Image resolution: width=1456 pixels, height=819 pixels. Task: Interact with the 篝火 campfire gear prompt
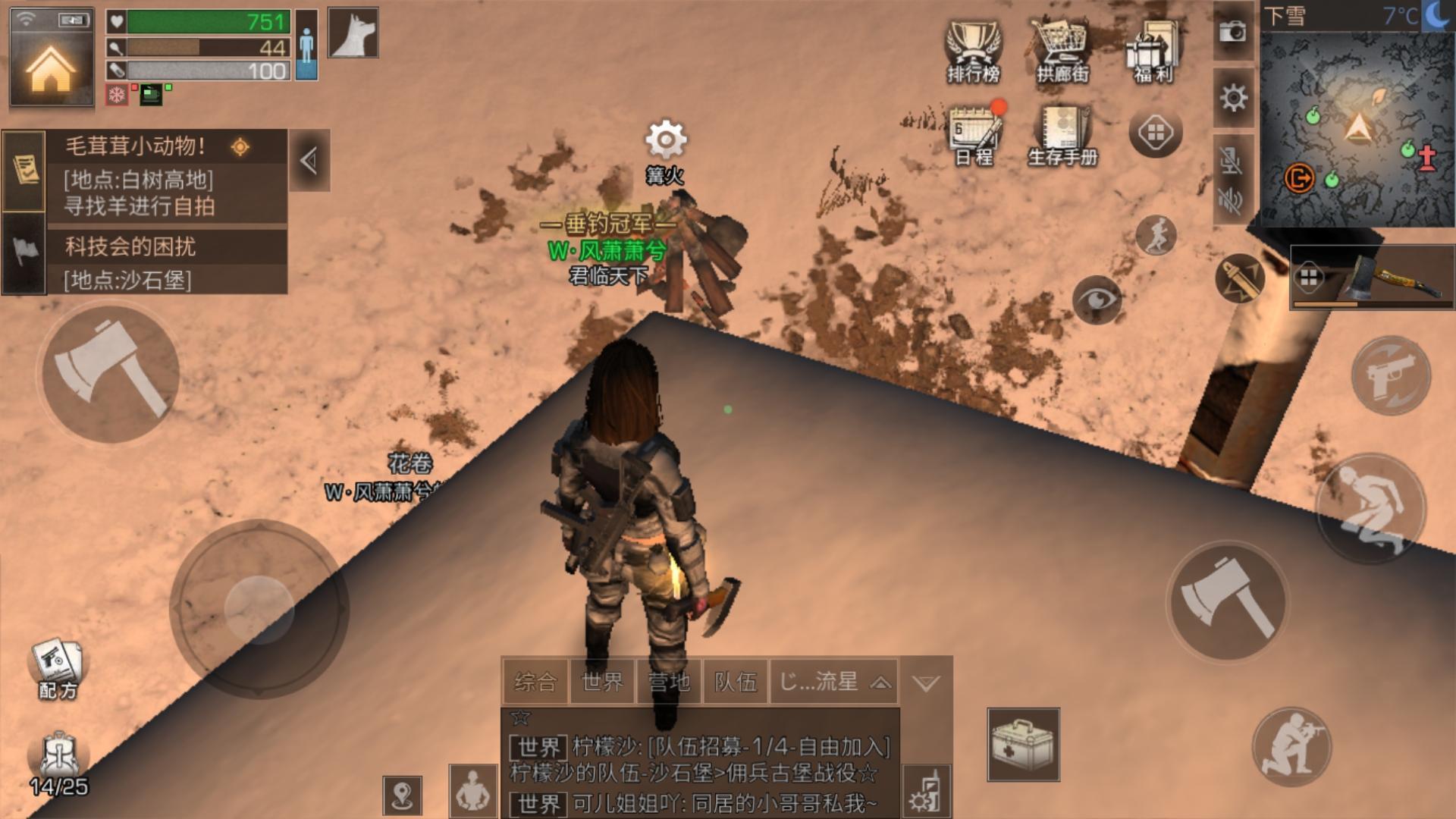(665, 141)
